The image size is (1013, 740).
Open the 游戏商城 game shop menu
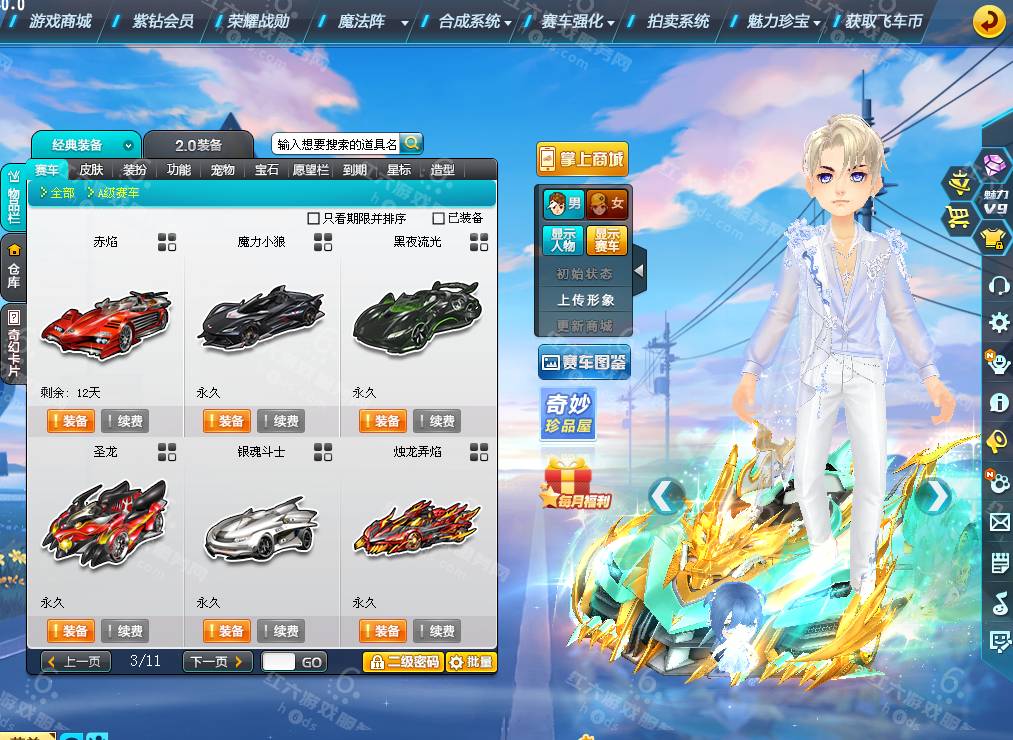point(60,21)
